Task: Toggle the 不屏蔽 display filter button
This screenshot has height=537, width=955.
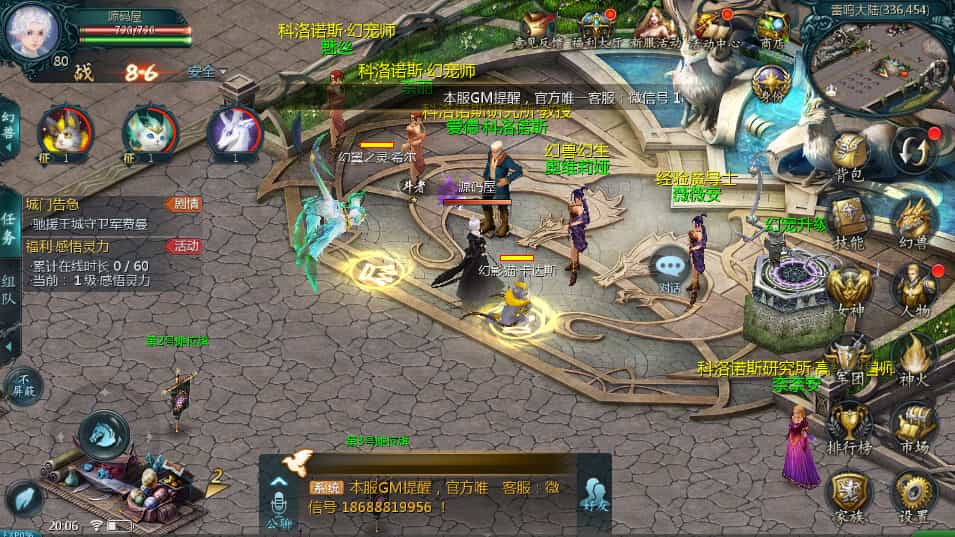Action: point(22,385)
